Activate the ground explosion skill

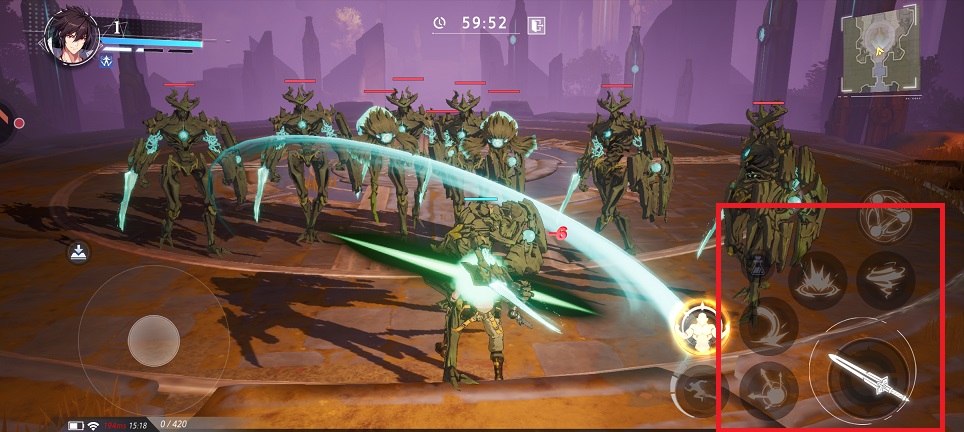(817, 281)
